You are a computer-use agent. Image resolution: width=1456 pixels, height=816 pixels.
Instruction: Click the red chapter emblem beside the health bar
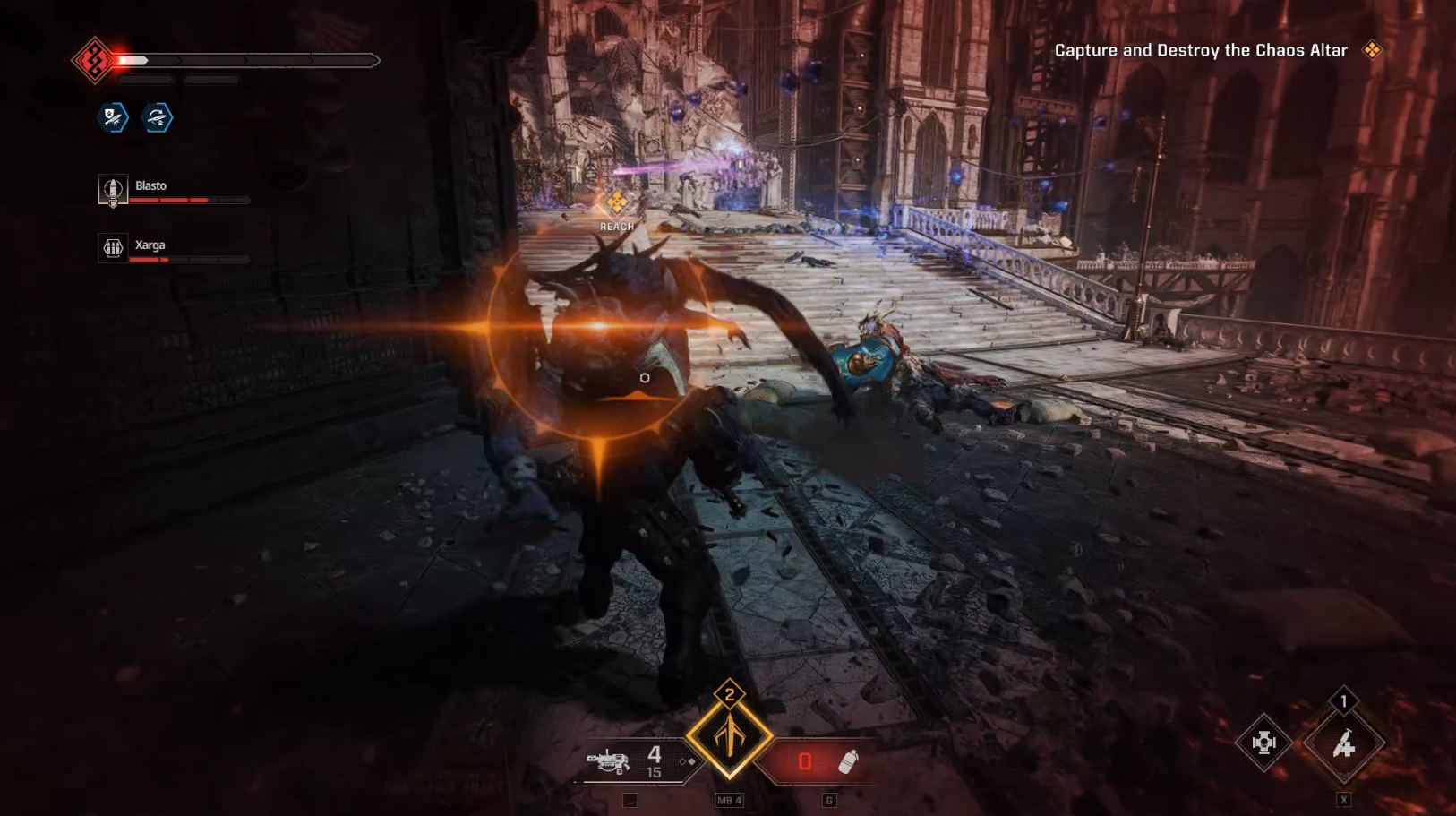pyautogui.click(x=93, y=59)
